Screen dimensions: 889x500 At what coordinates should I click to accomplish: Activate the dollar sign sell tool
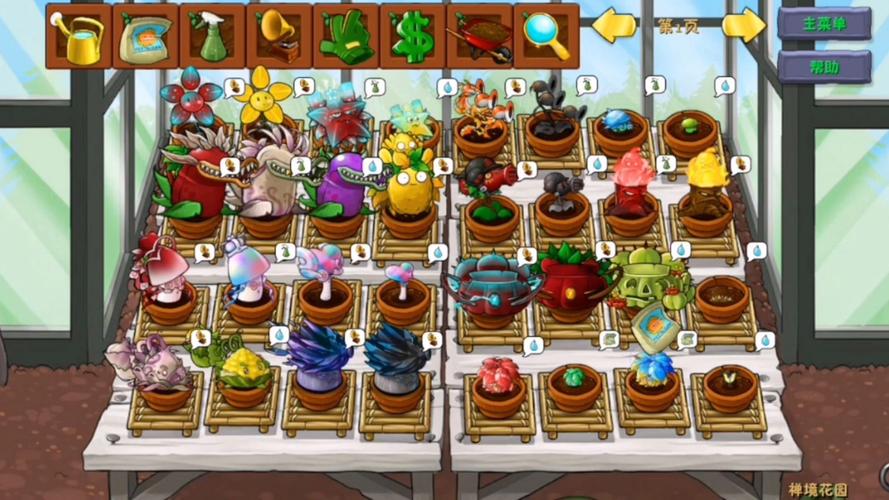coord(413,35)
